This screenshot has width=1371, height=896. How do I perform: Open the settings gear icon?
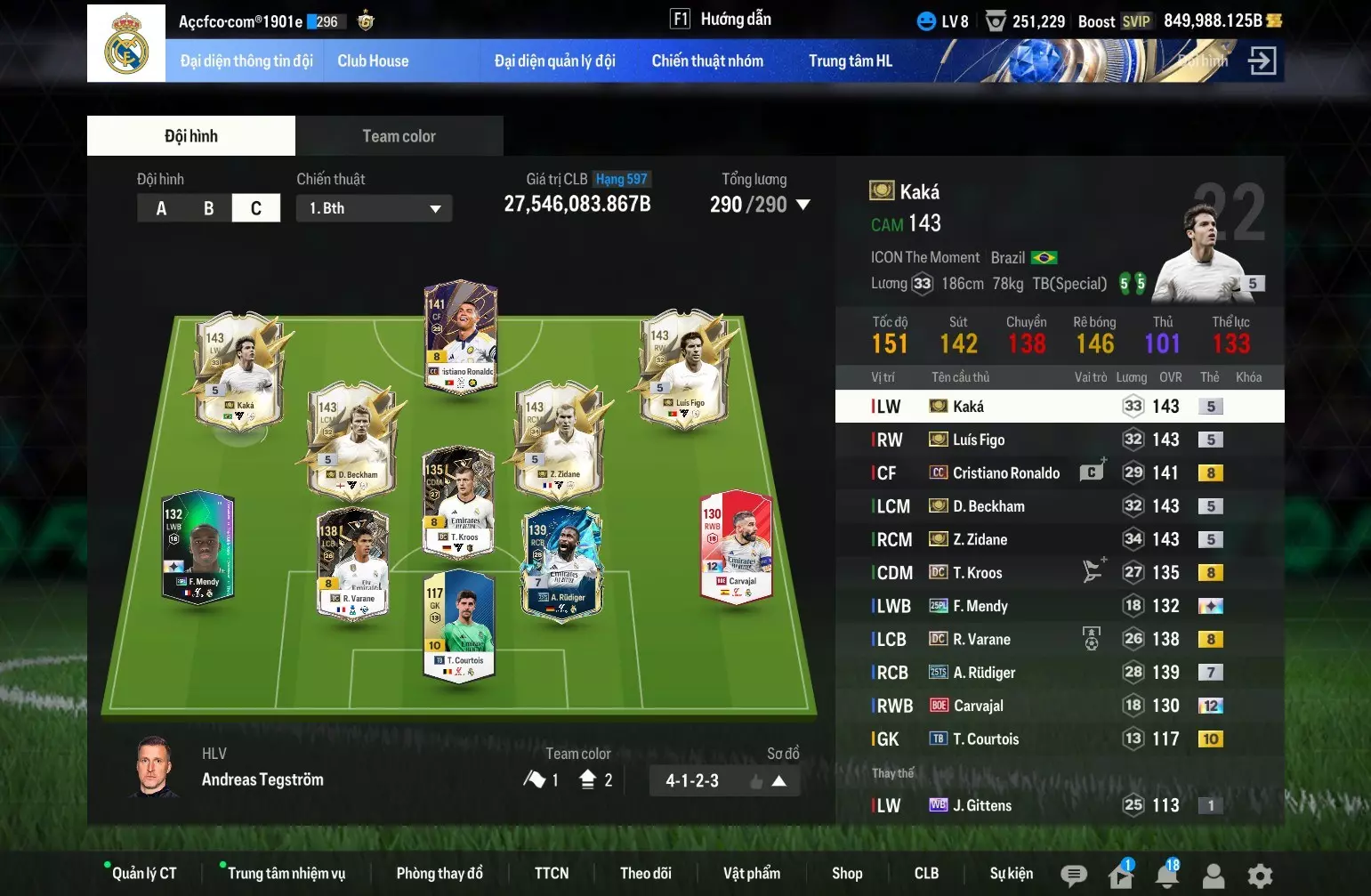pyautogui.click(x=1260, y=876)
